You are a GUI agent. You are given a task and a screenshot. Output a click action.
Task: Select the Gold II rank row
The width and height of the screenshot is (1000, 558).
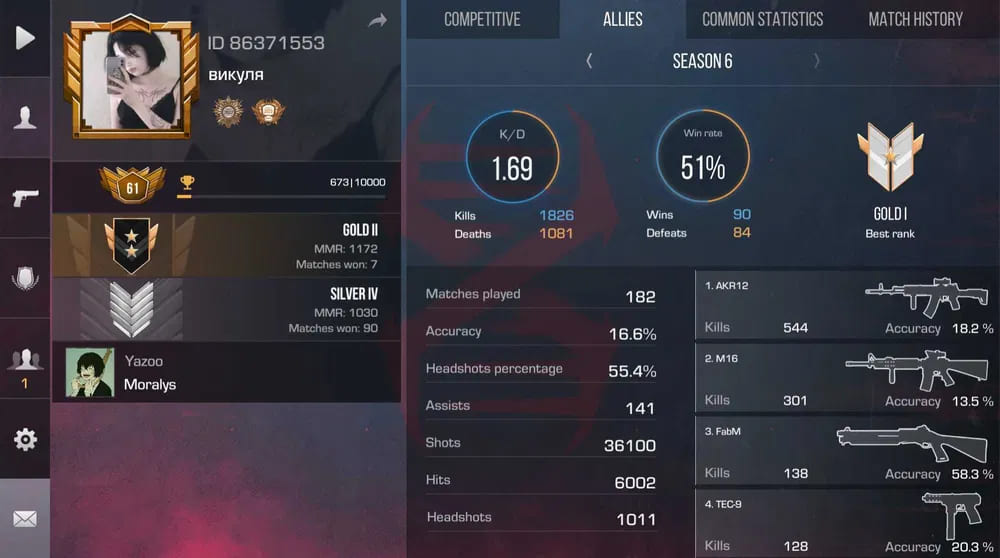pos(226,245)
